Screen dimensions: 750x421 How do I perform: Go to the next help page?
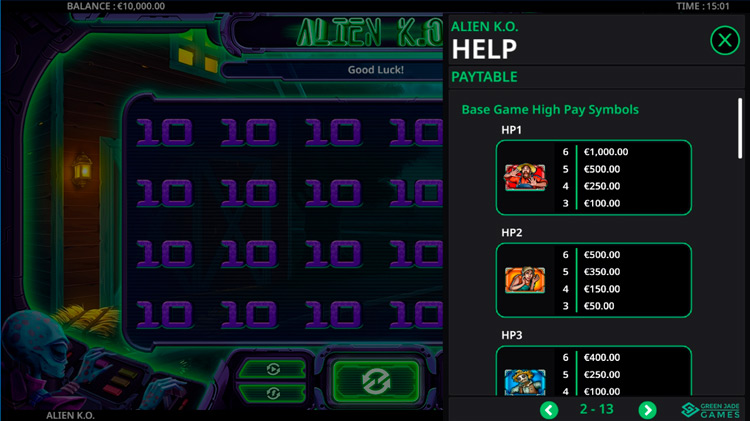pyautogui.click(x=647, y=410)
